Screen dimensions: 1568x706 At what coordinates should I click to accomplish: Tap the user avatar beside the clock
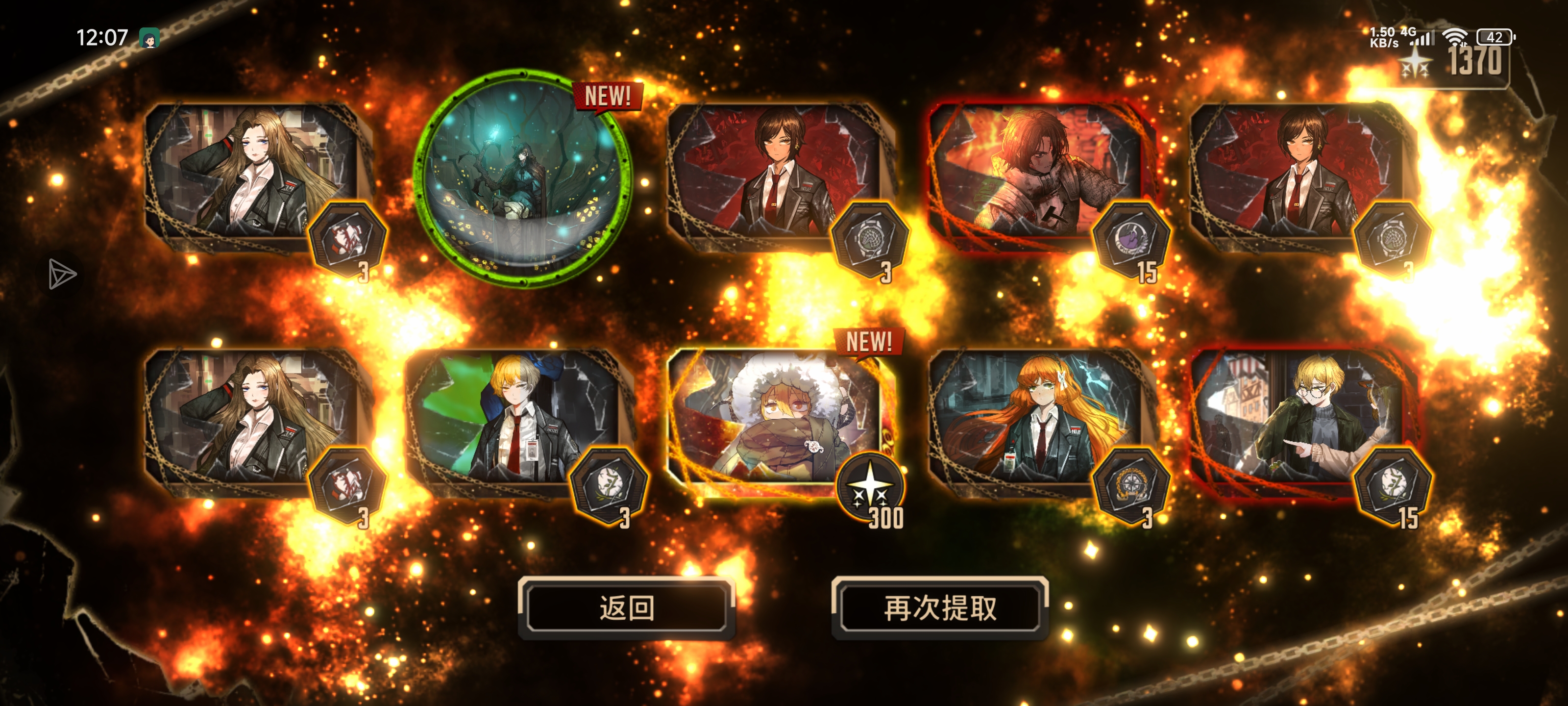[148, 37]
